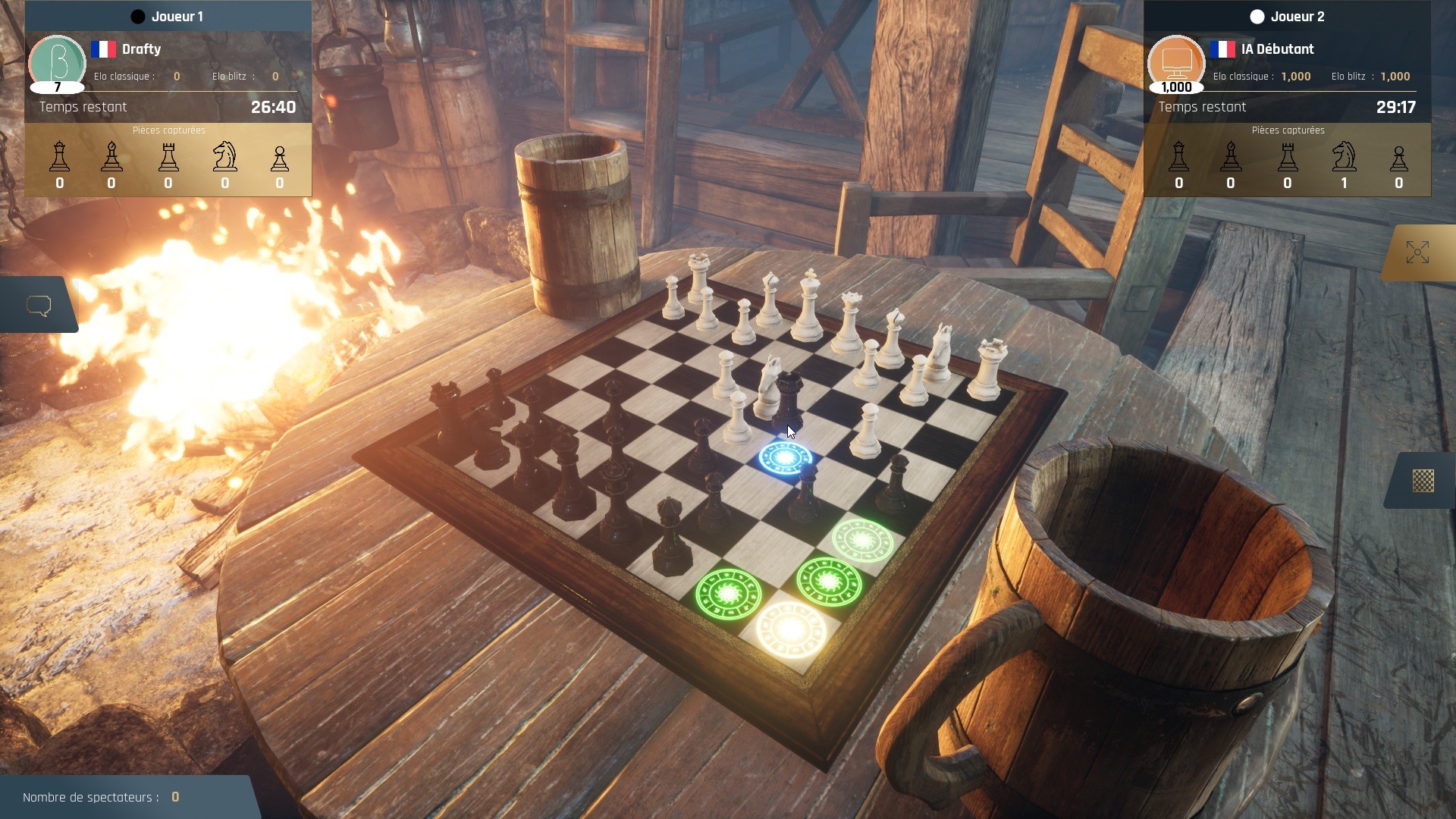
Task: Click the French flag beside IA Débutant
Action: pyautogui.click(x=1223, y=49)
